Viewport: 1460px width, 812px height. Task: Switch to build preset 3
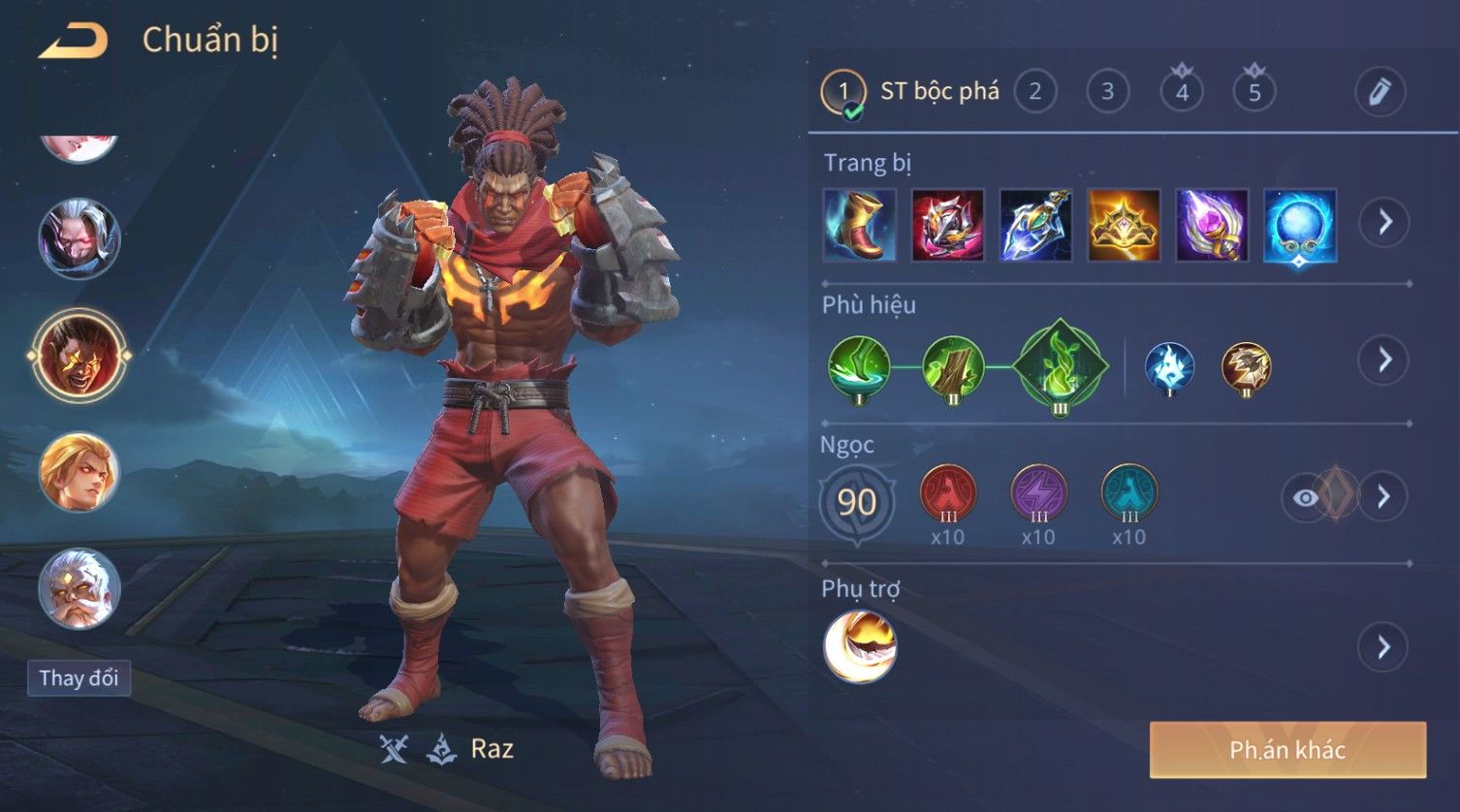tap(1107, 92)
